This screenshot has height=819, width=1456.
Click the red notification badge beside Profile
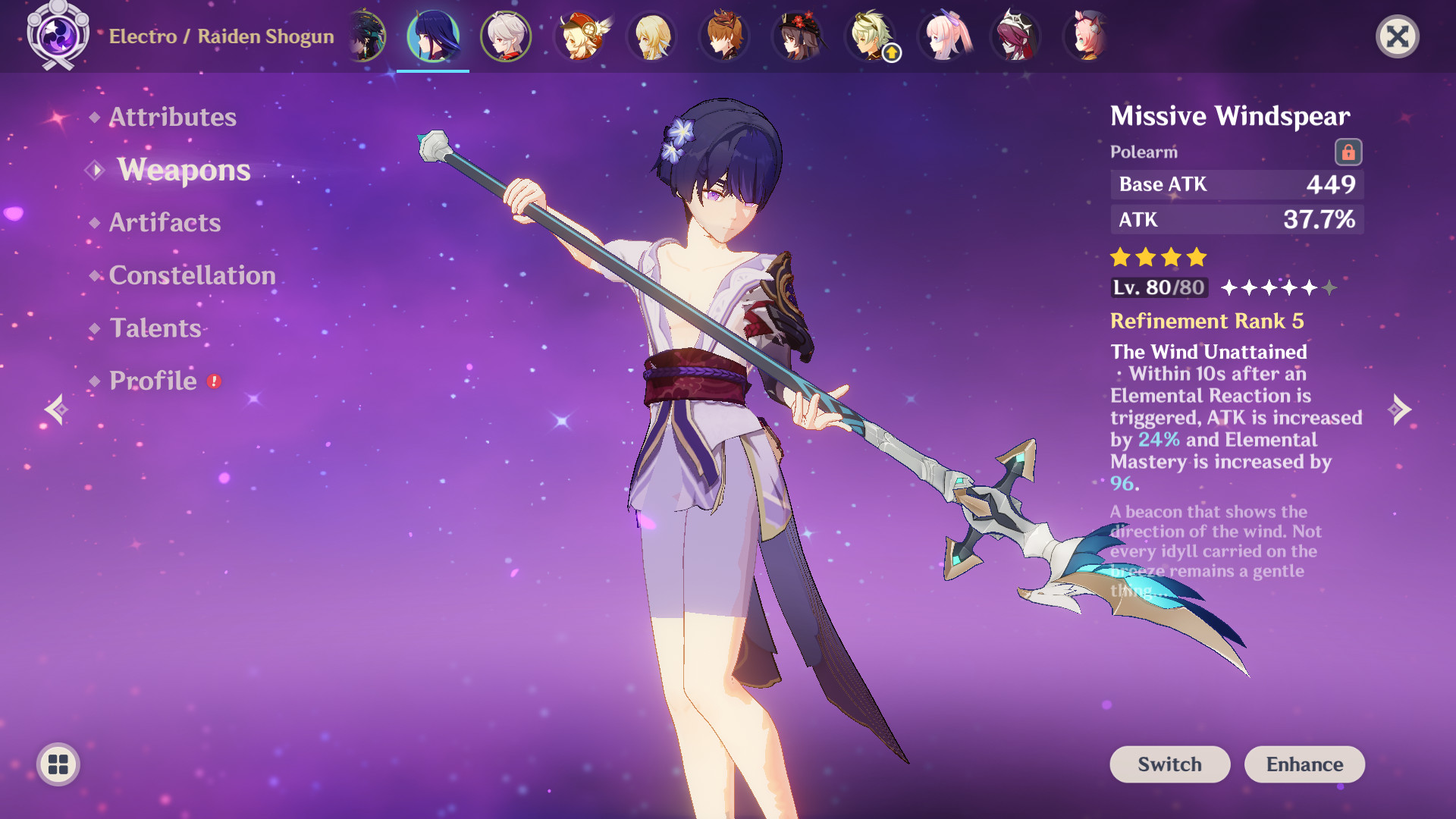214,382
